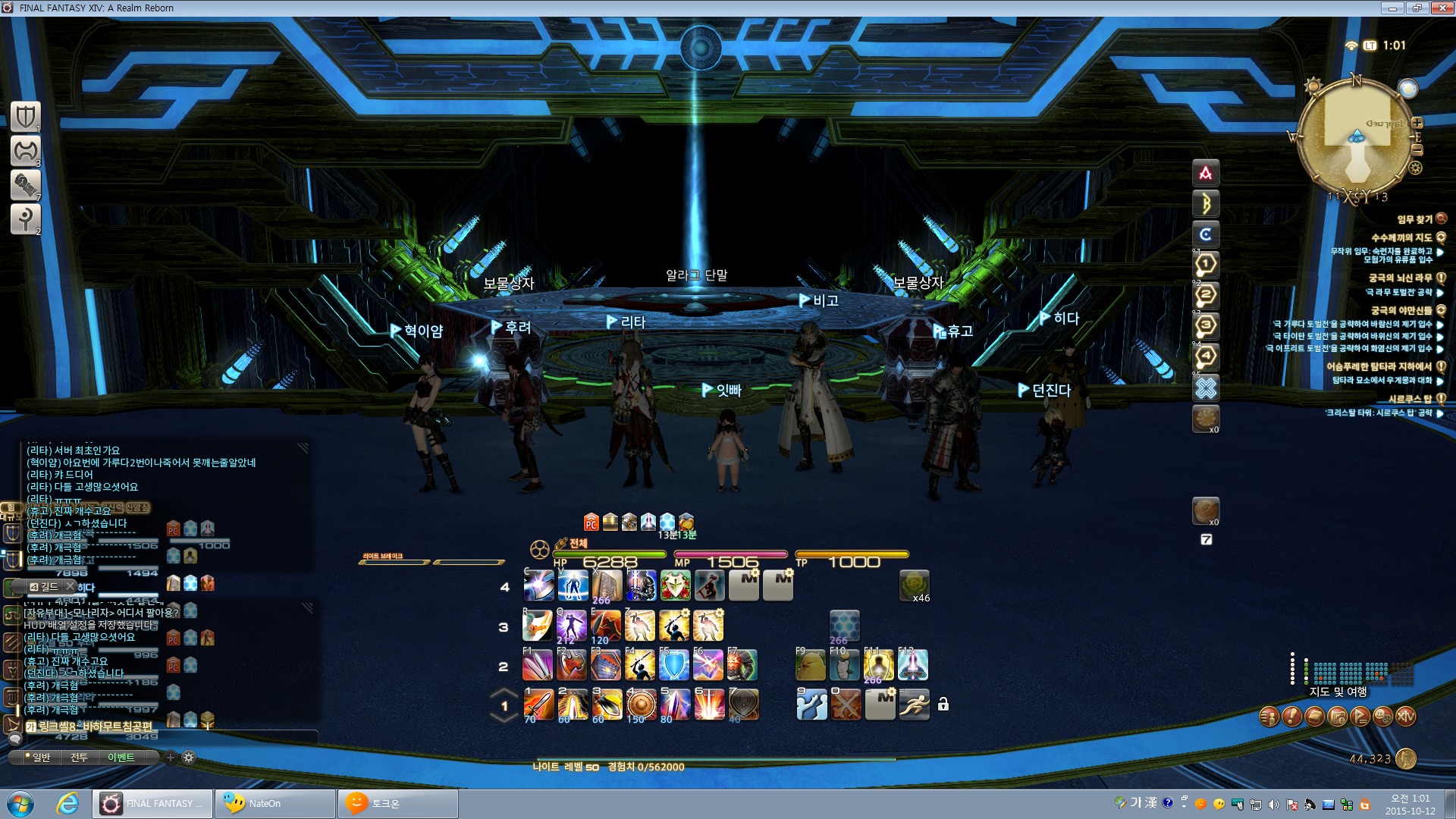Open the 지도 및 여행 map and travel menu
The height and width of the screenshot is (819, 1456).
(1338, 692)
